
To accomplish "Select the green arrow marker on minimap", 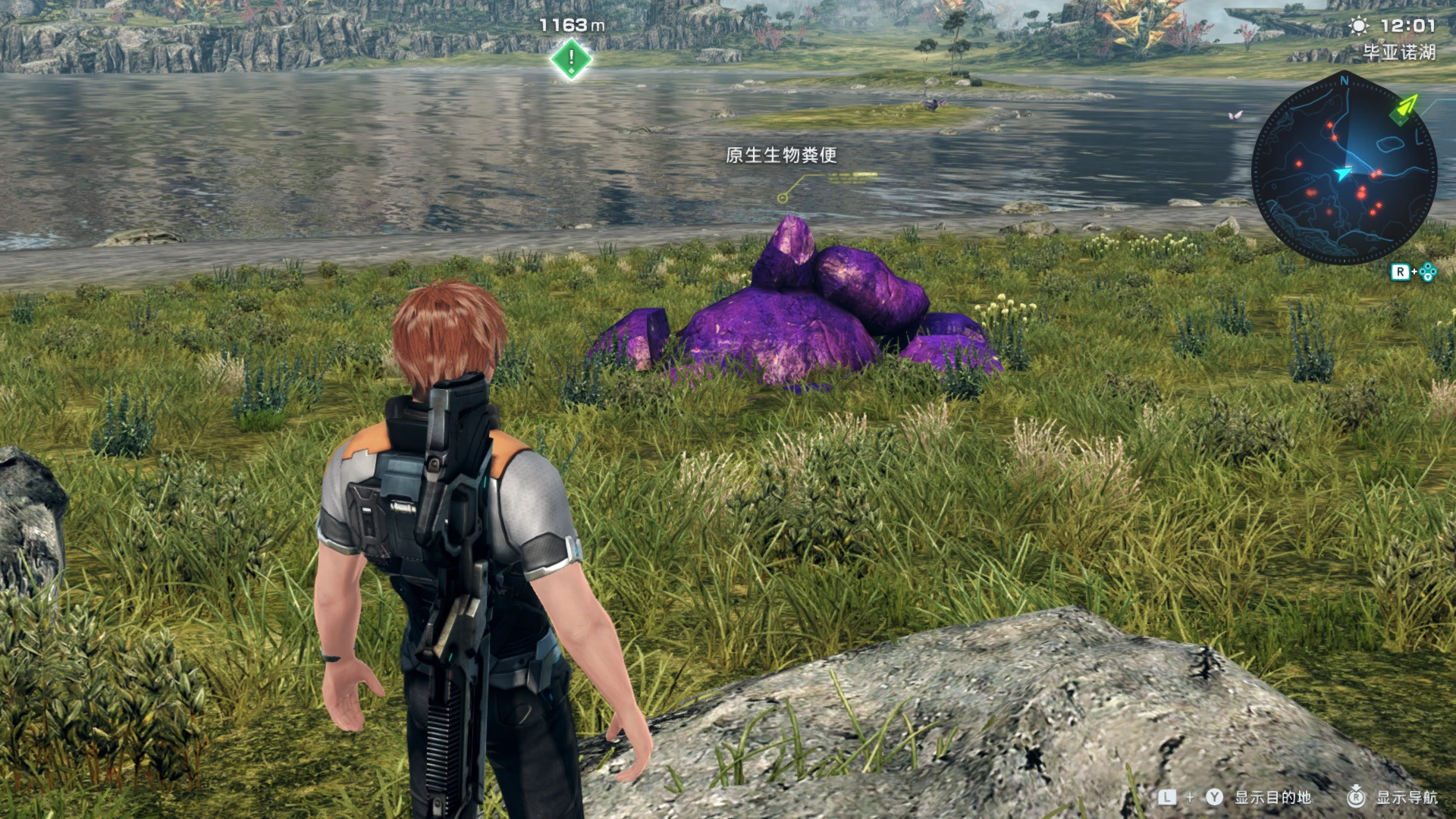I will [1405, 108].
